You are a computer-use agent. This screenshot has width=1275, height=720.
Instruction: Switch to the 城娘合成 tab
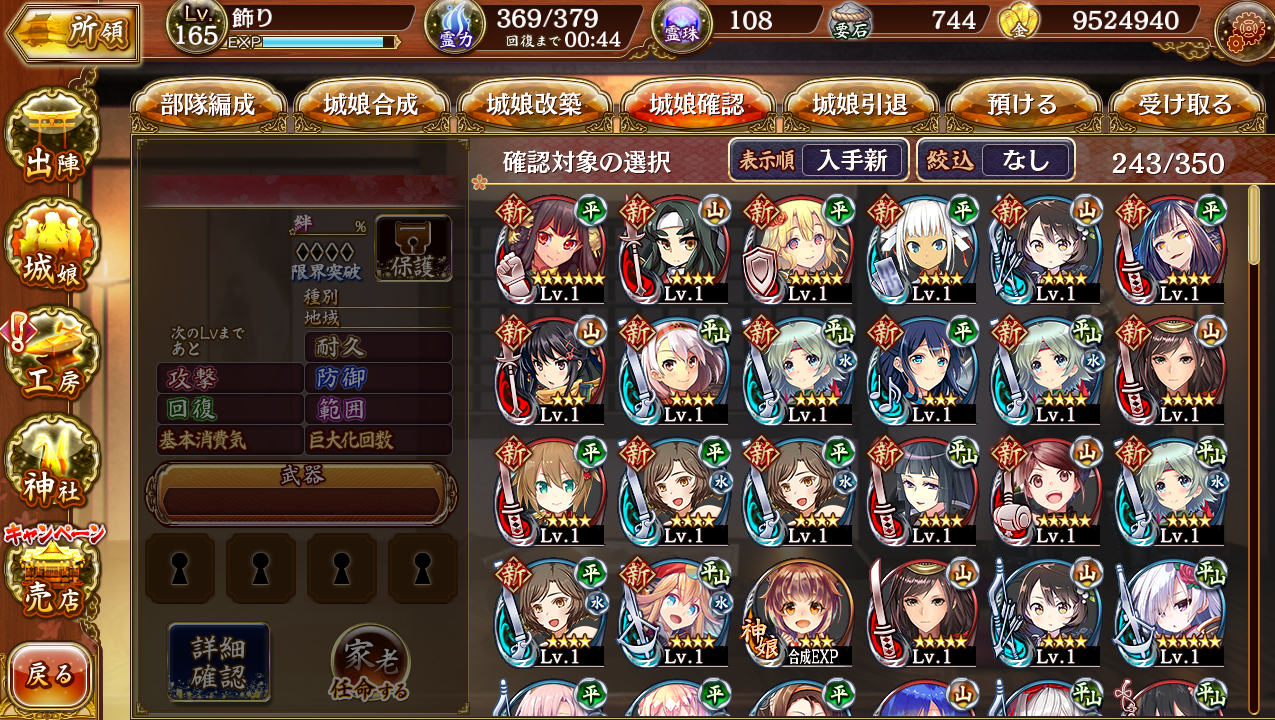click(x=371, y=105)
